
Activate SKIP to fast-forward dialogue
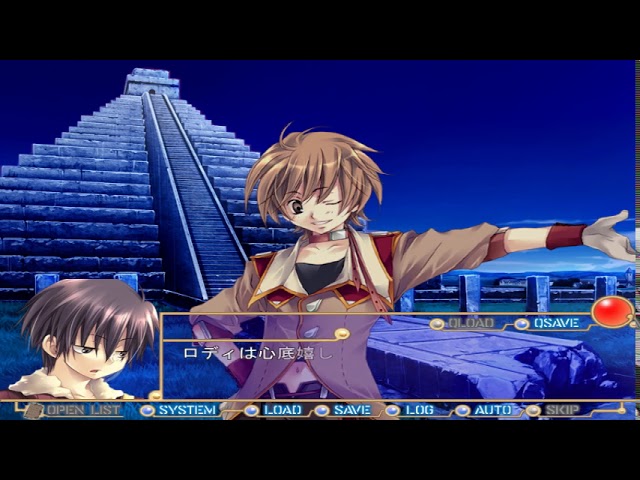(562, 410)
